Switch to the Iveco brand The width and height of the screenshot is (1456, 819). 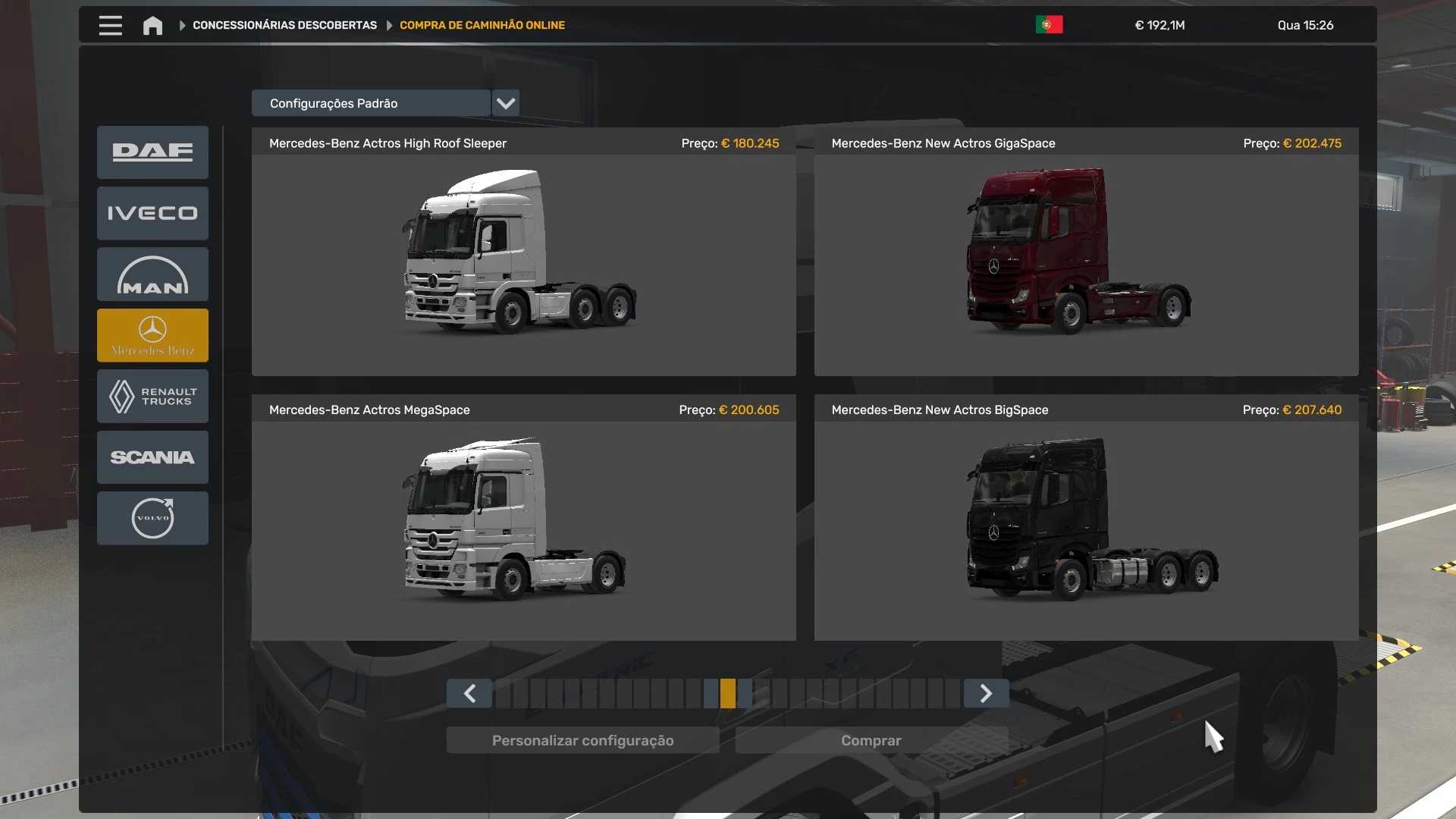152,213
